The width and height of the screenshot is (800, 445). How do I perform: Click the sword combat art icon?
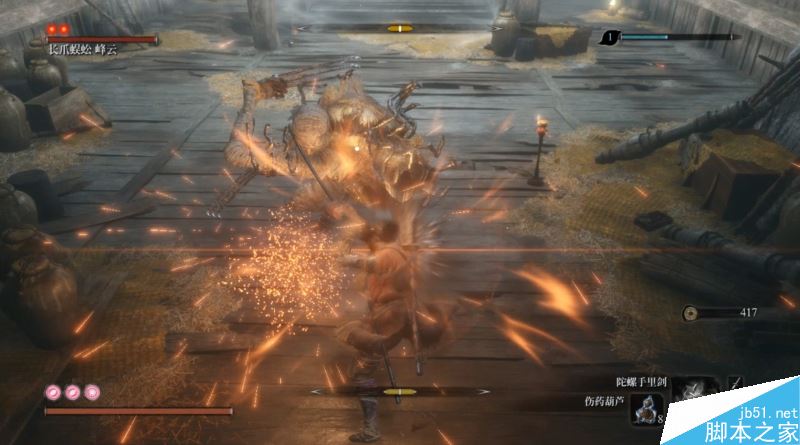(x=736, y=384)
